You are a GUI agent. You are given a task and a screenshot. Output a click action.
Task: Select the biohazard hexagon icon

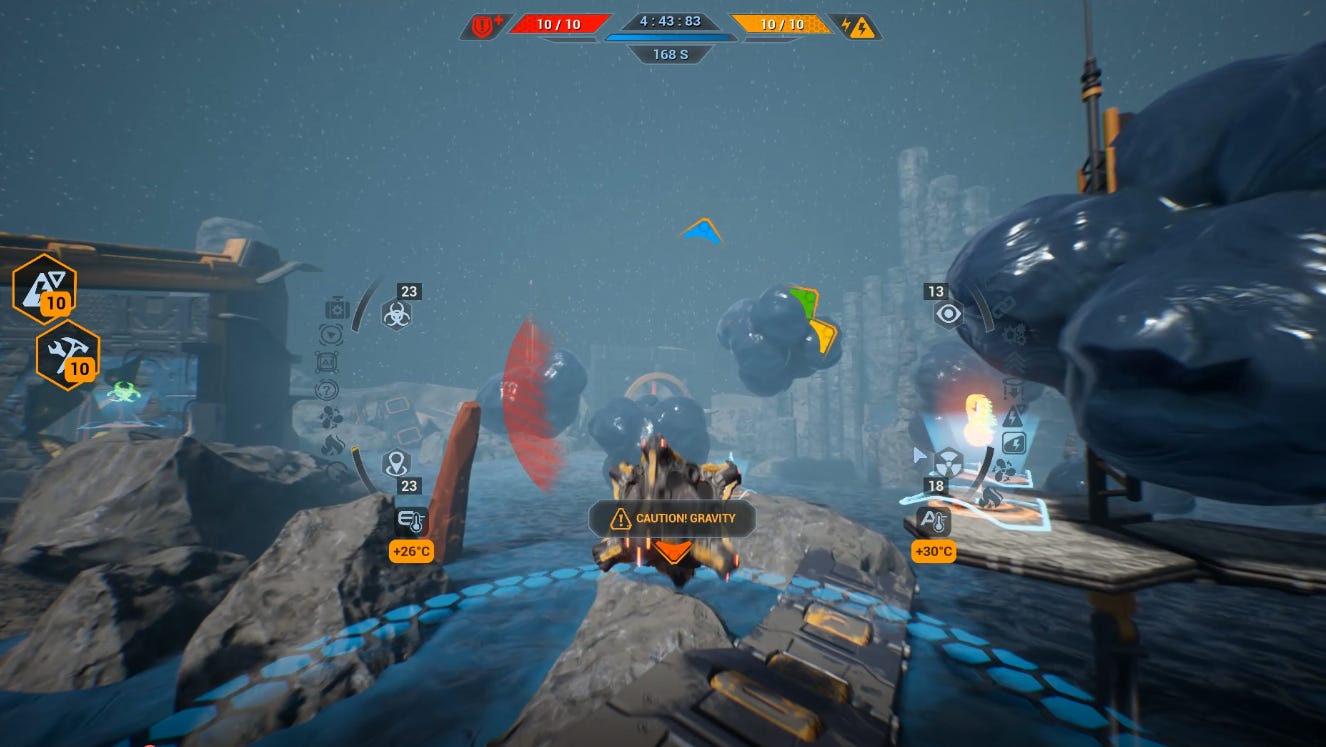pyautogui.click(x=396, y=315)
